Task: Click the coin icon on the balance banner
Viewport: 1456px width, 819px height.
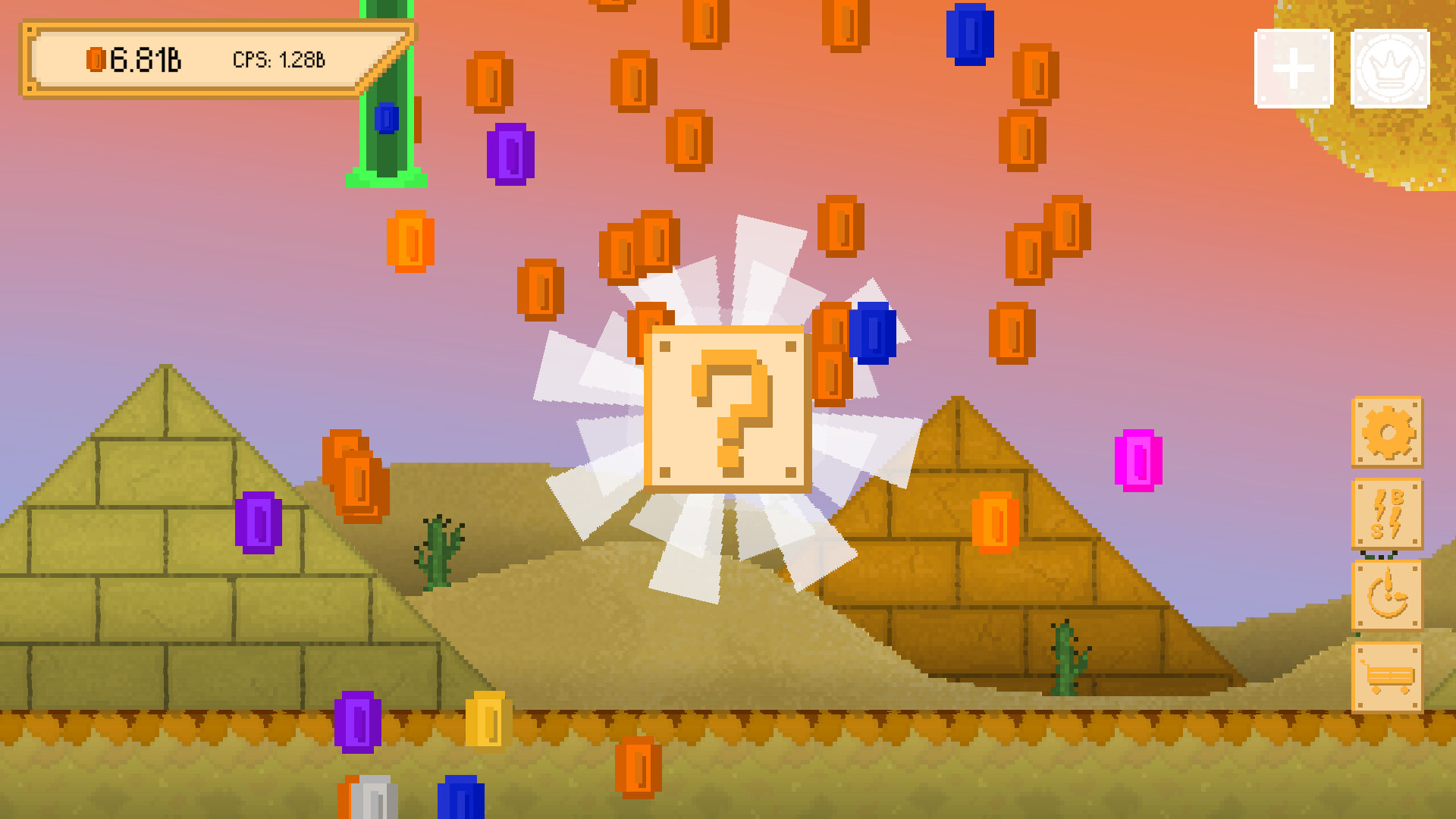Action: [97, 59]
